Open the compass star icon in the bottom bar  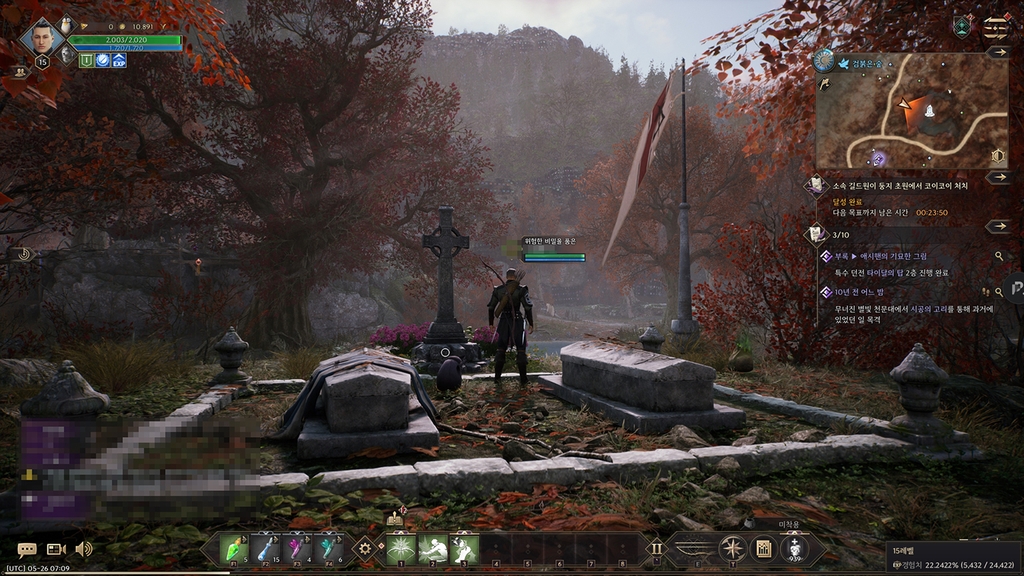click(x=732, y=548)
